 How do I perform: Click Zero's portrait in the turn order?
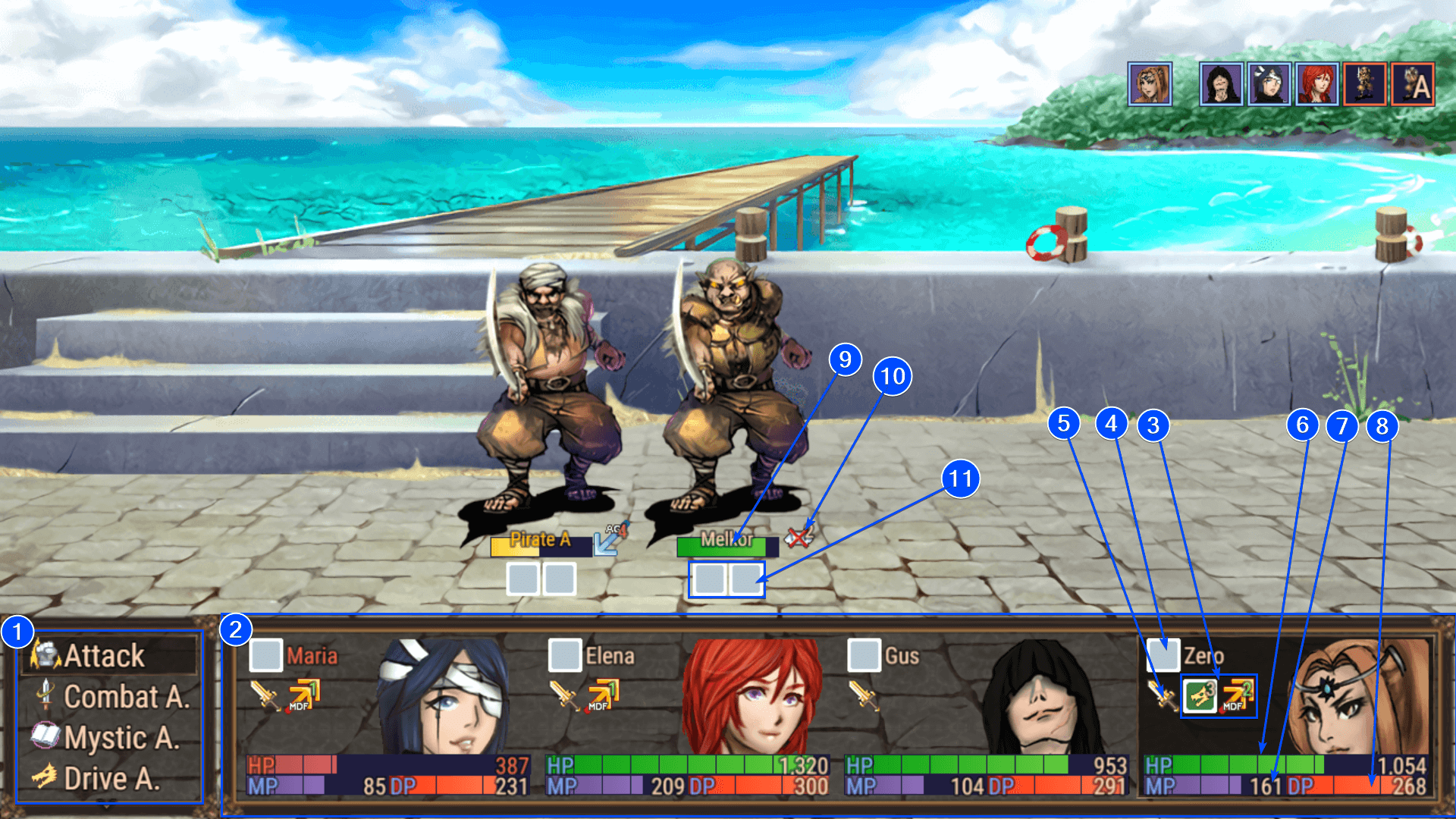point(1150,84)
